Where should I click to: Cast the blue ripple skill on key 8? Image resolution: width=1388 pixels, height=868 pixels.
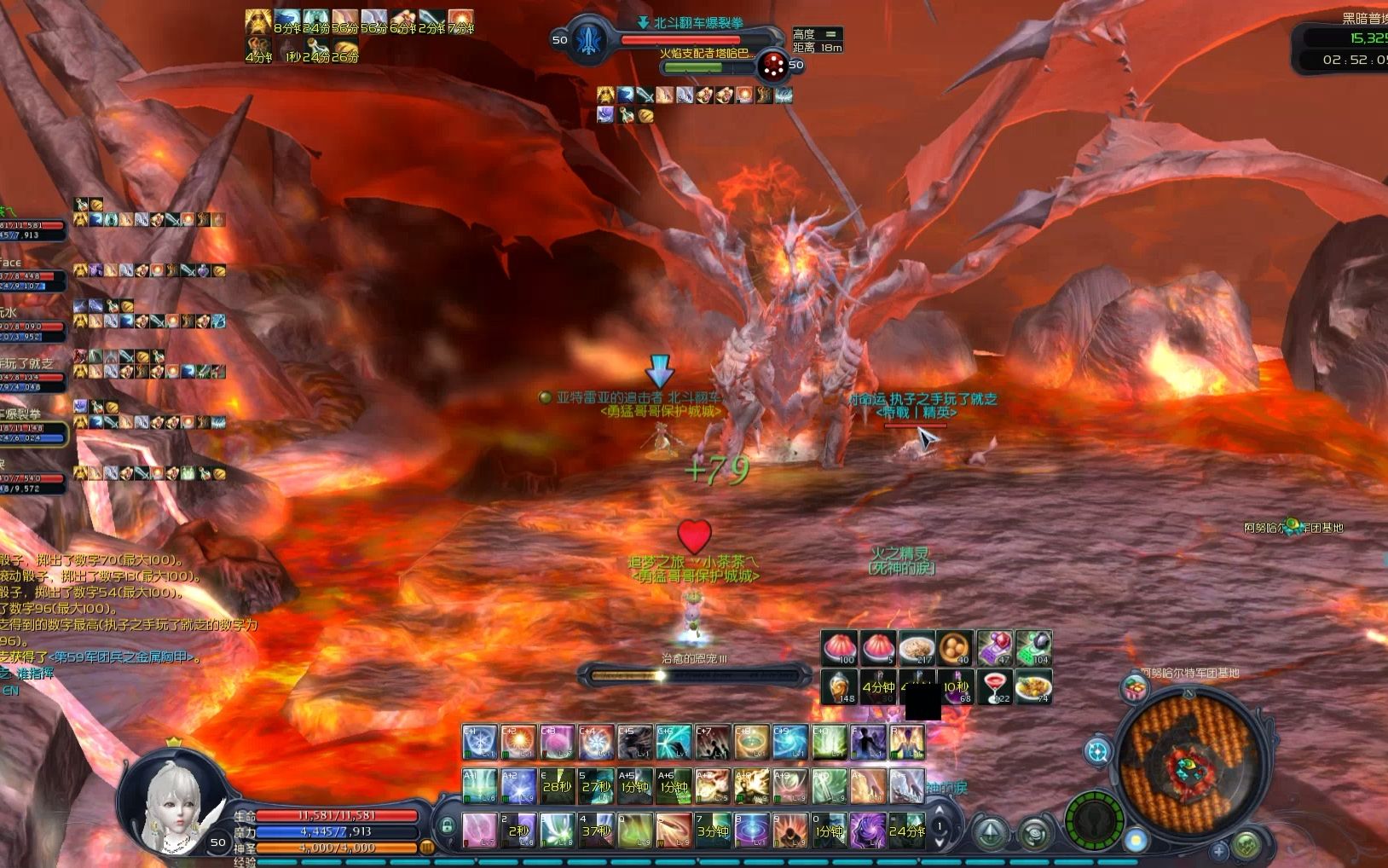tap(751, 830)
